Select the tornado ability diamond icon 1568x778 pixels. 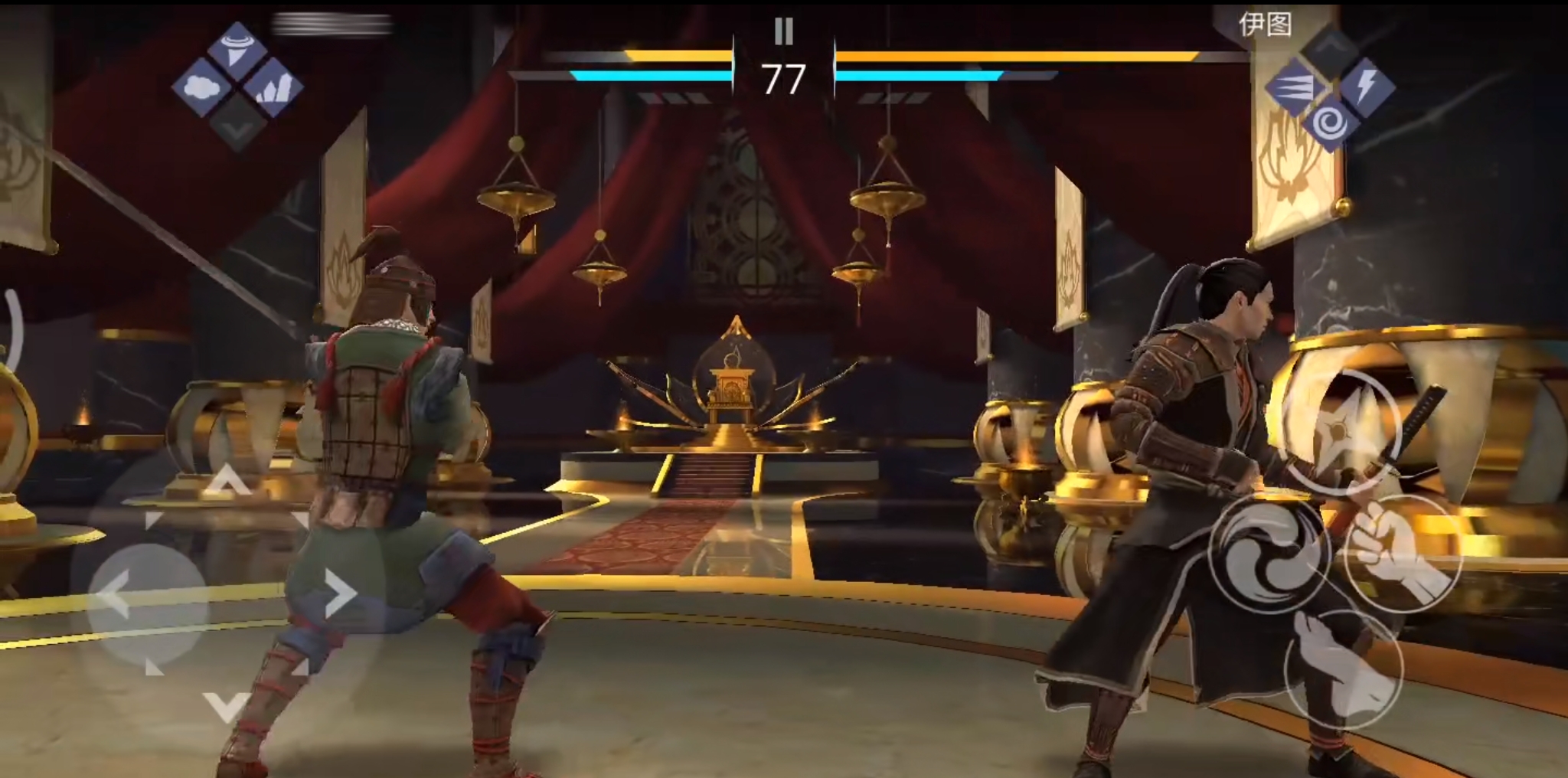coord(237,46)
